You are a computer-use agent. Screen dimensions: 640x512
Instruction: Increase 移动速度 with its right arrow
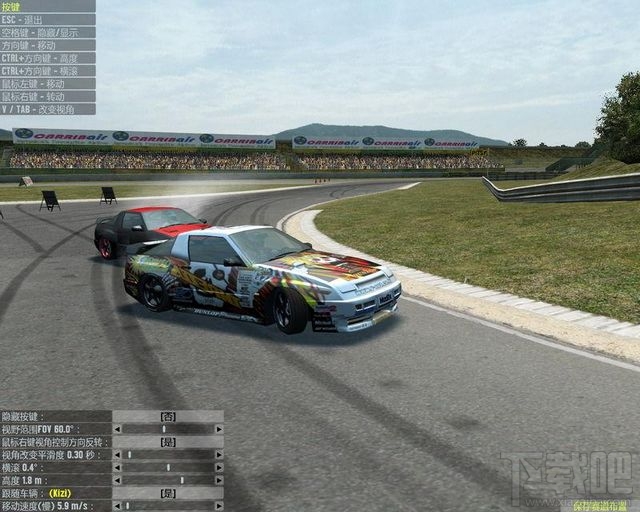tap(219, 506)
